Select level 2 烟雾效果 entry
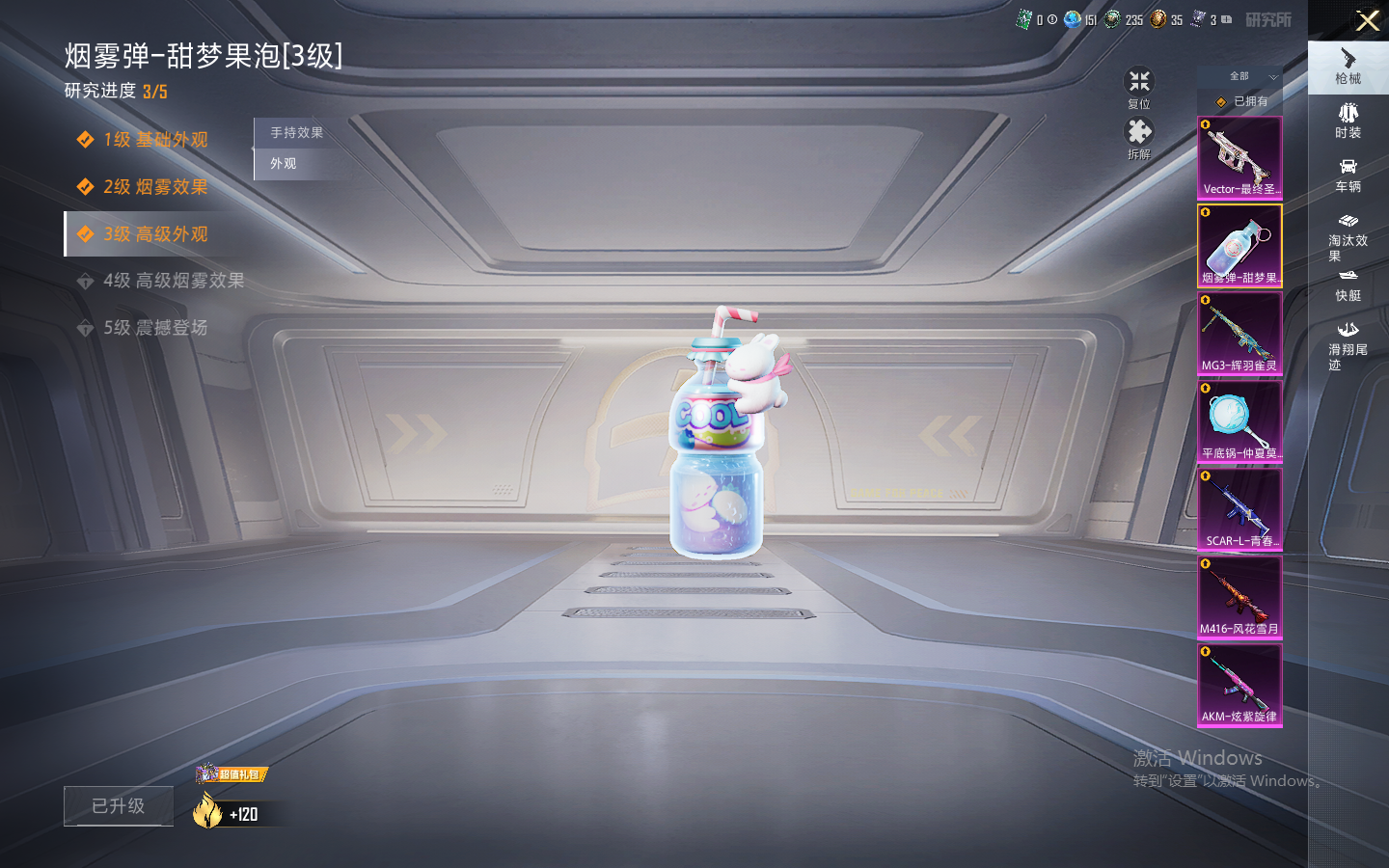 click(x=154, y=187)
